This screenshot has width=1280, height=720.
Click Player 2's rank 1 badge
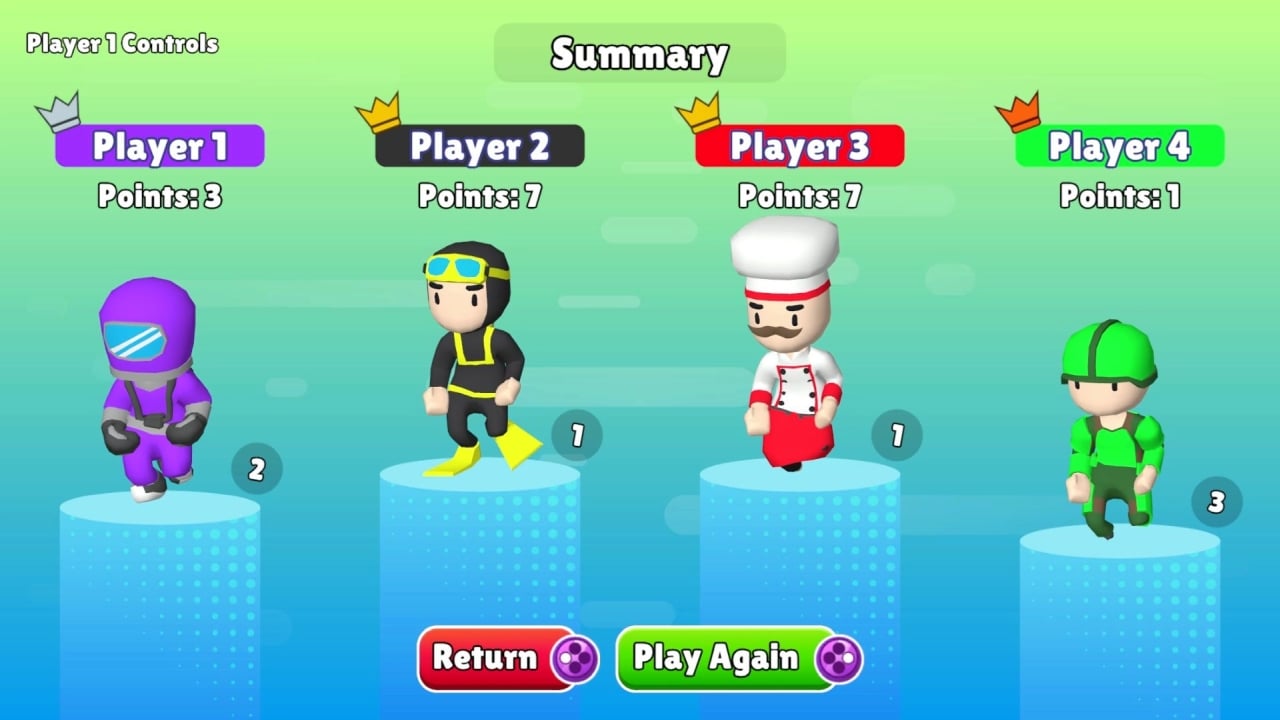(576, 435)
